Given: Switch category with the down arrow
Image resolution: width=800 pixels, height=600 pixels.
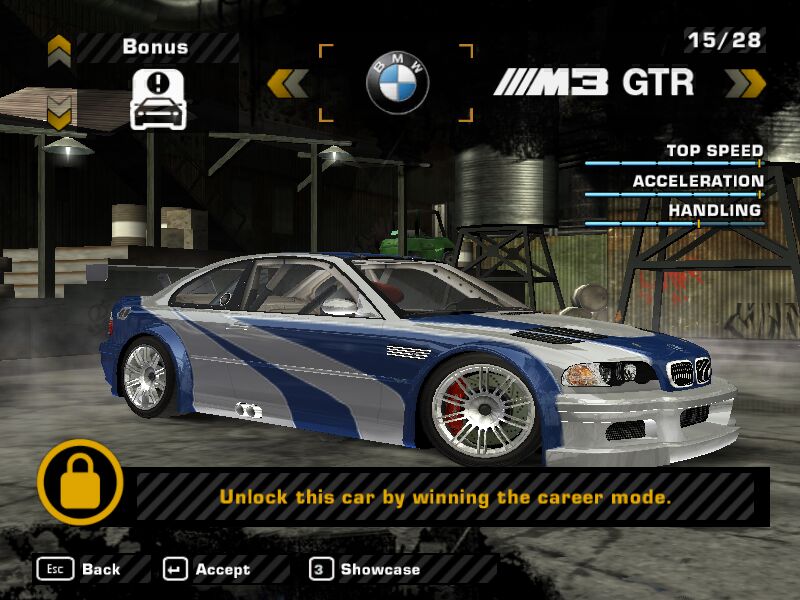Looking at the screenshot, I should coord(59,114).
